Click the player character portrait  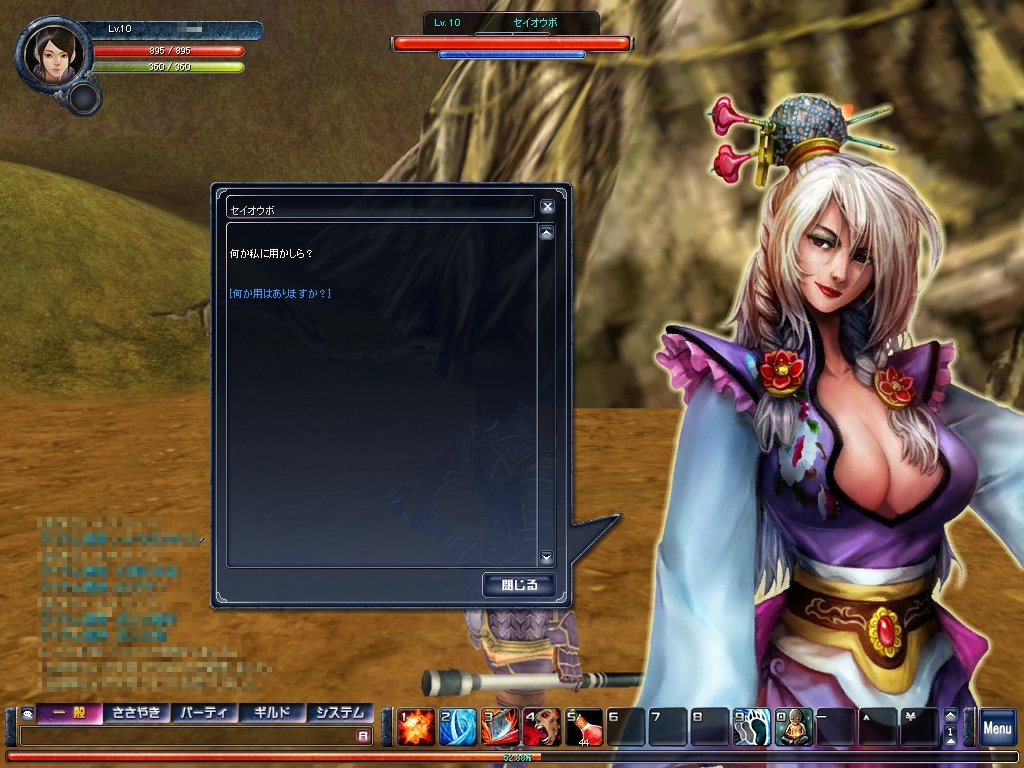pyautogui.click(x=52, y=52)
